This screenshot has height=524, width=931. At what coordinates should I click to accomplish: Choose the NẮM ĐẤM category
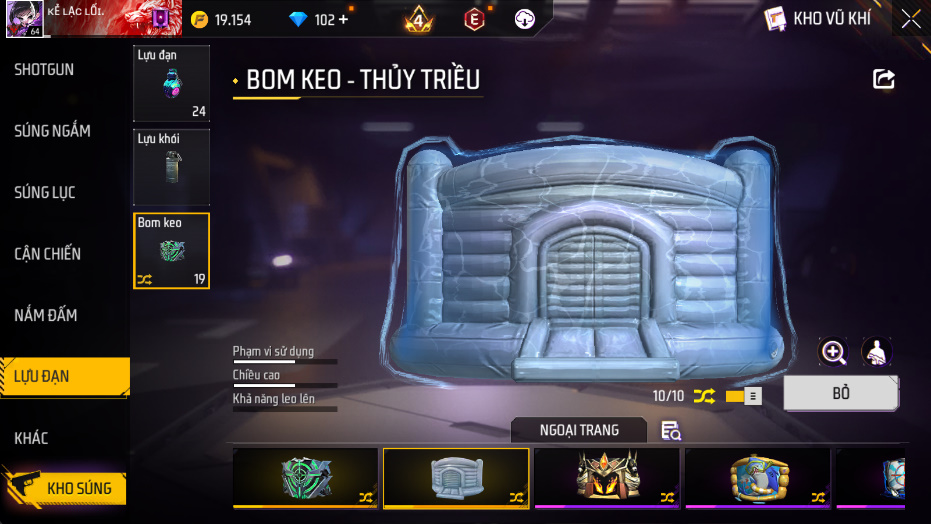45,315
